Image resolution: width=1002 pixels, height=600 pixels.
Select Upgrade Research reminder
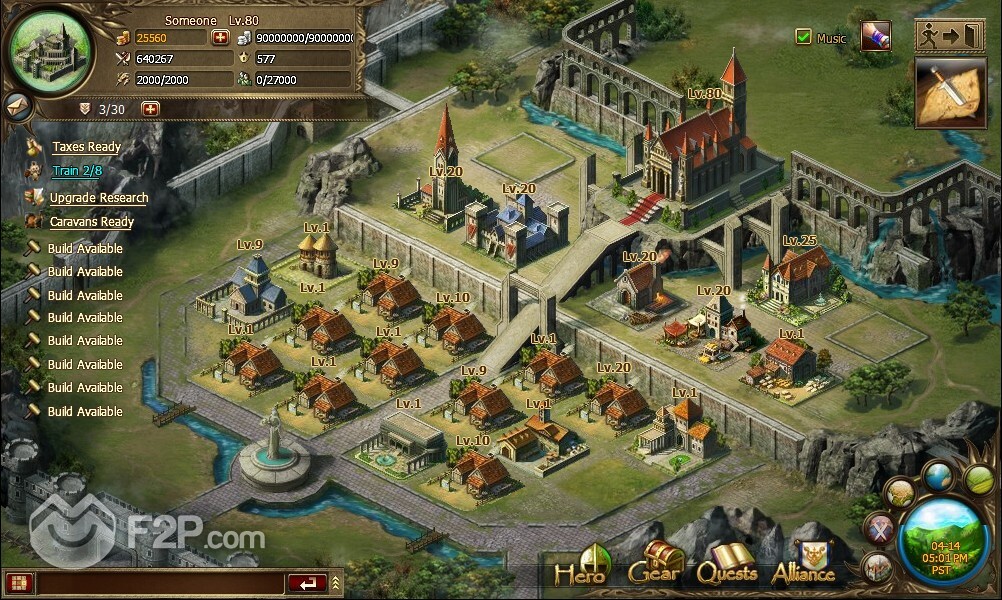coord(98,198)
